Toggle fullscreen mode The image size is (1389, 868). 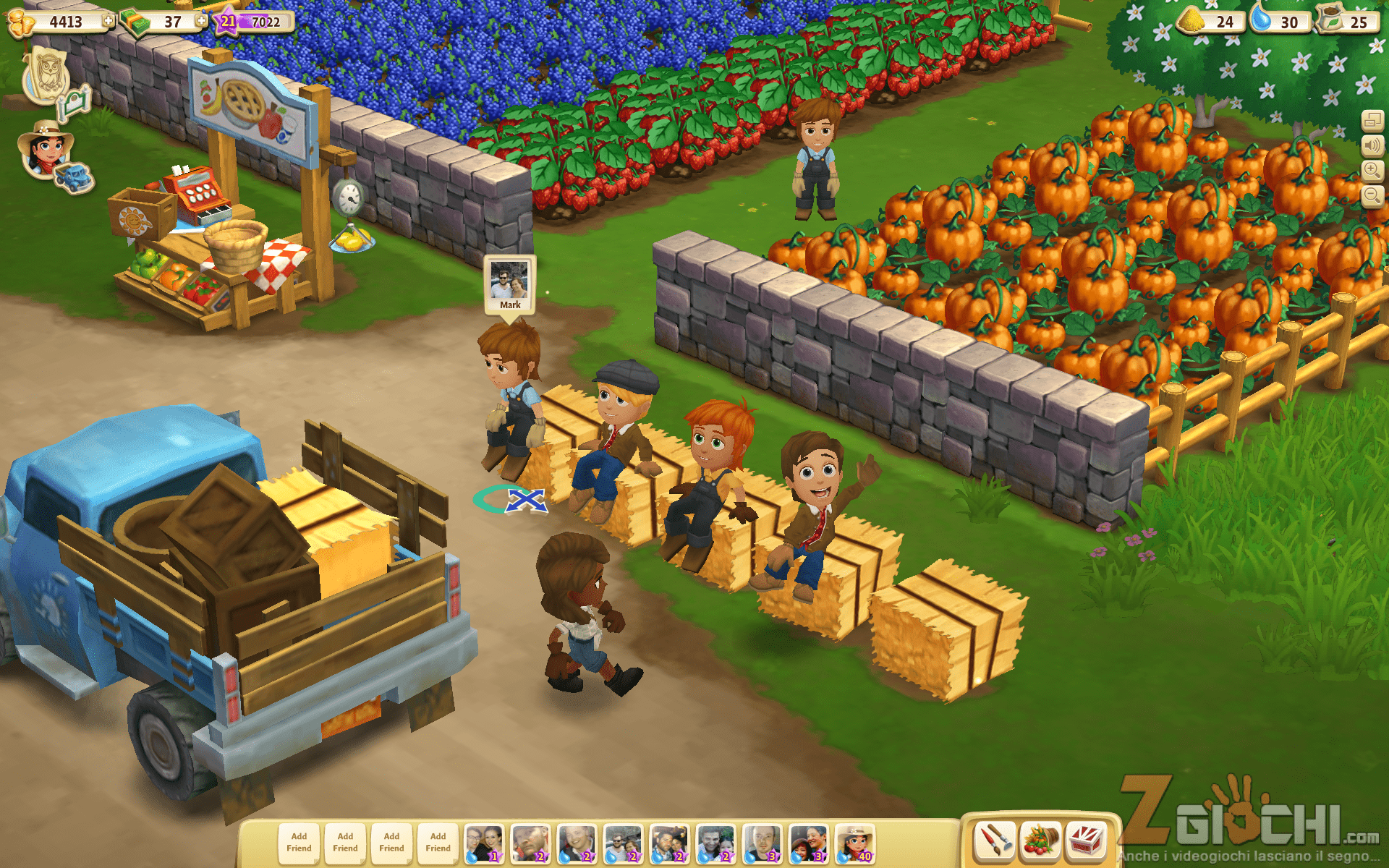click(1372, 121)
